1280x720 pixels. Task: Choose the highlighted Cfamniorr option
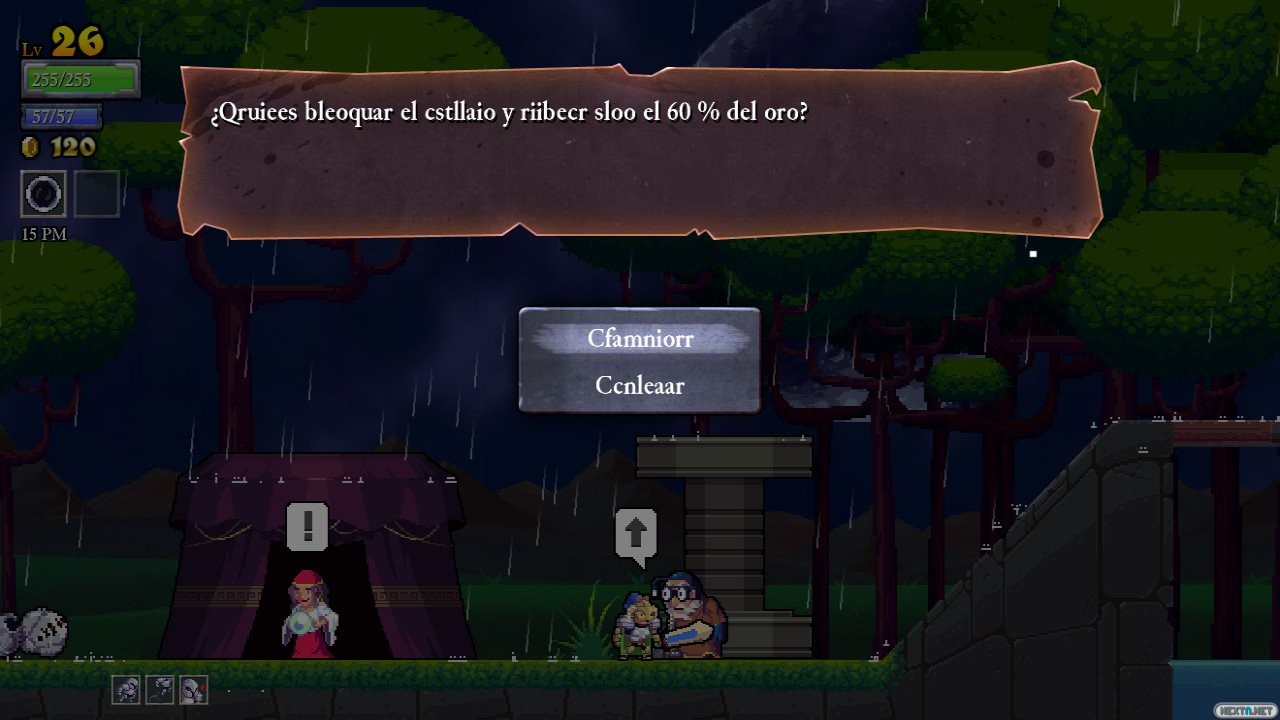click(x=640, y=338)
